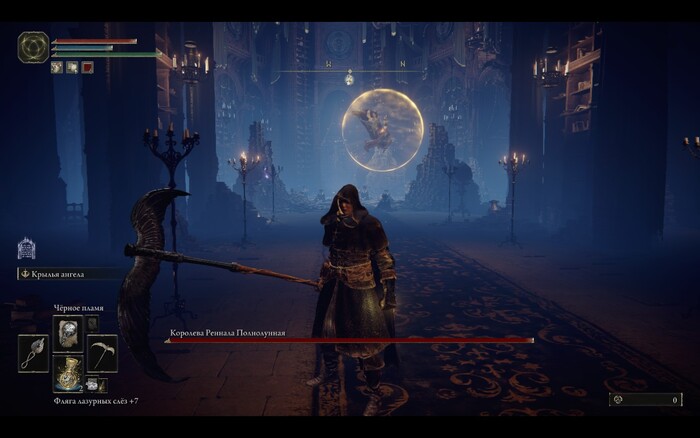This screenshot has height=438, width=700.
Task: Choose the sacred seal left-hand slot
Action: tap(33, 353)
